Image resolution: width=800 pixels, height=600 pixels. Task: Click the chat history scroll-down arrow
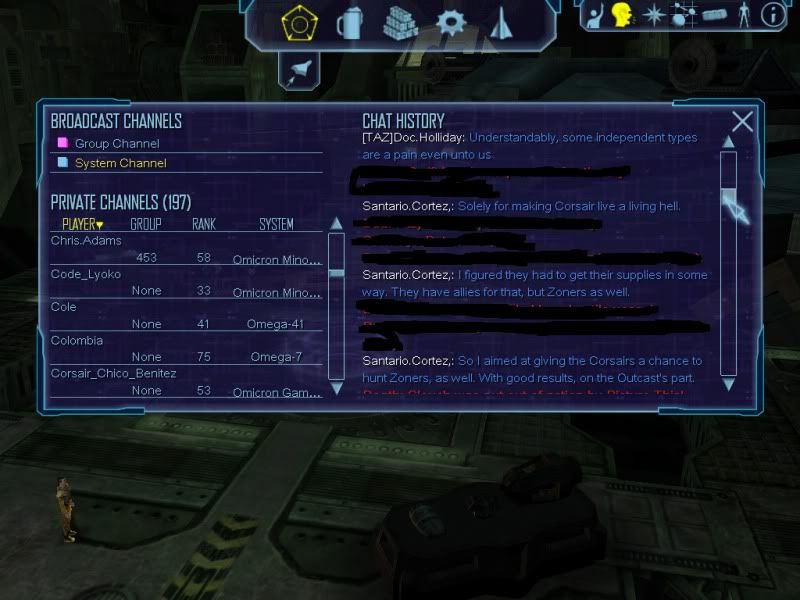pos(728,383)
